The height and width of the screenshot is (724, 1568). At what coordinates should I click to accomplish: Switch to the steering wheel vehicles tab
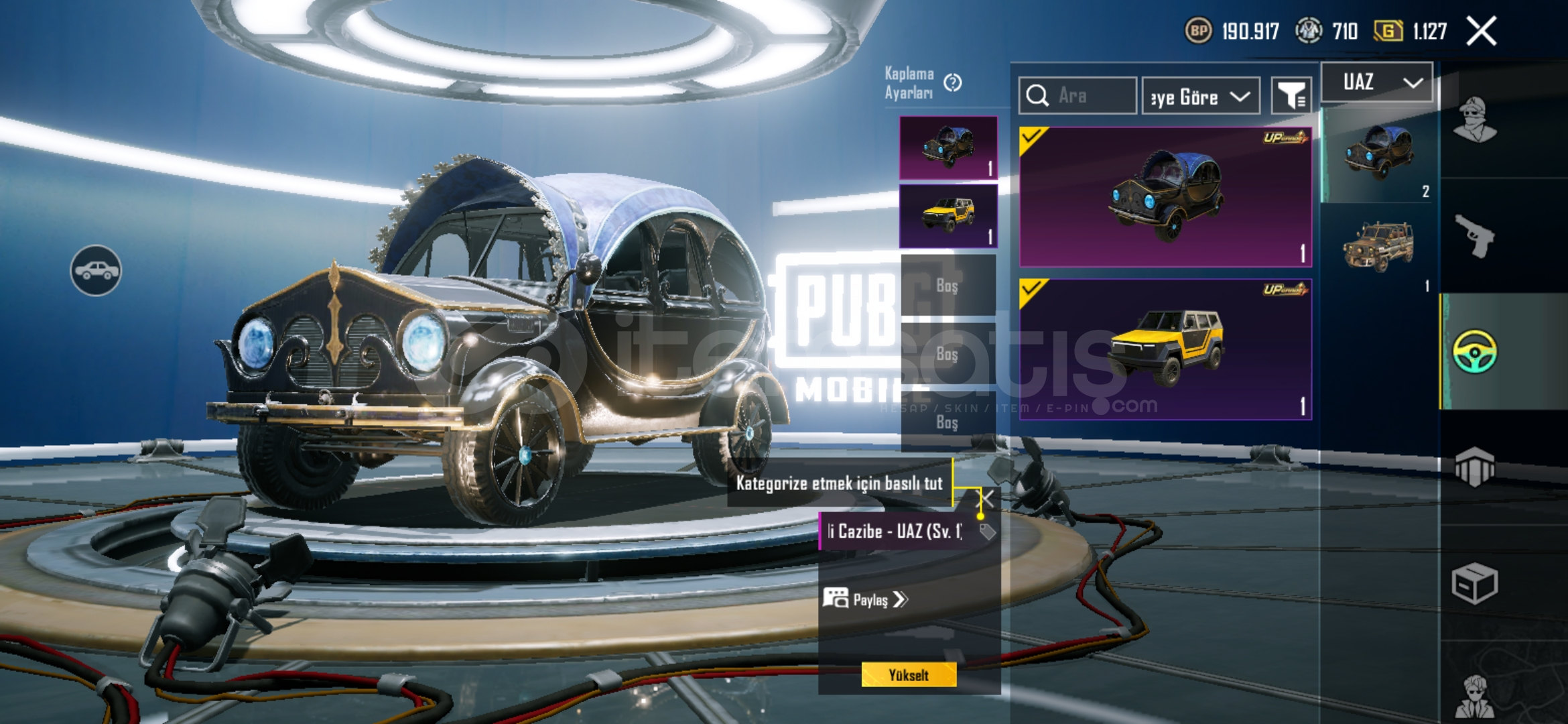click(x=1474, y=351)
